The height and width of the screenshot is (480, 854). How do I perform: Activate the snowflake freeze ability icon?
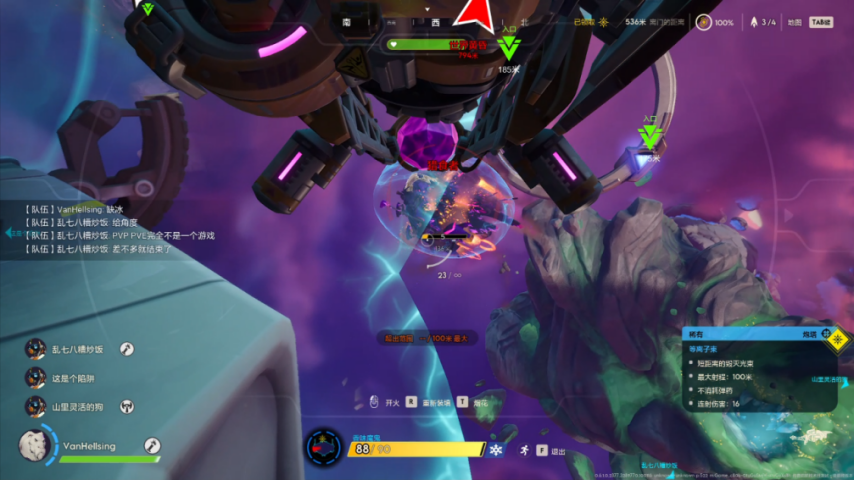[x=495, y=449]
